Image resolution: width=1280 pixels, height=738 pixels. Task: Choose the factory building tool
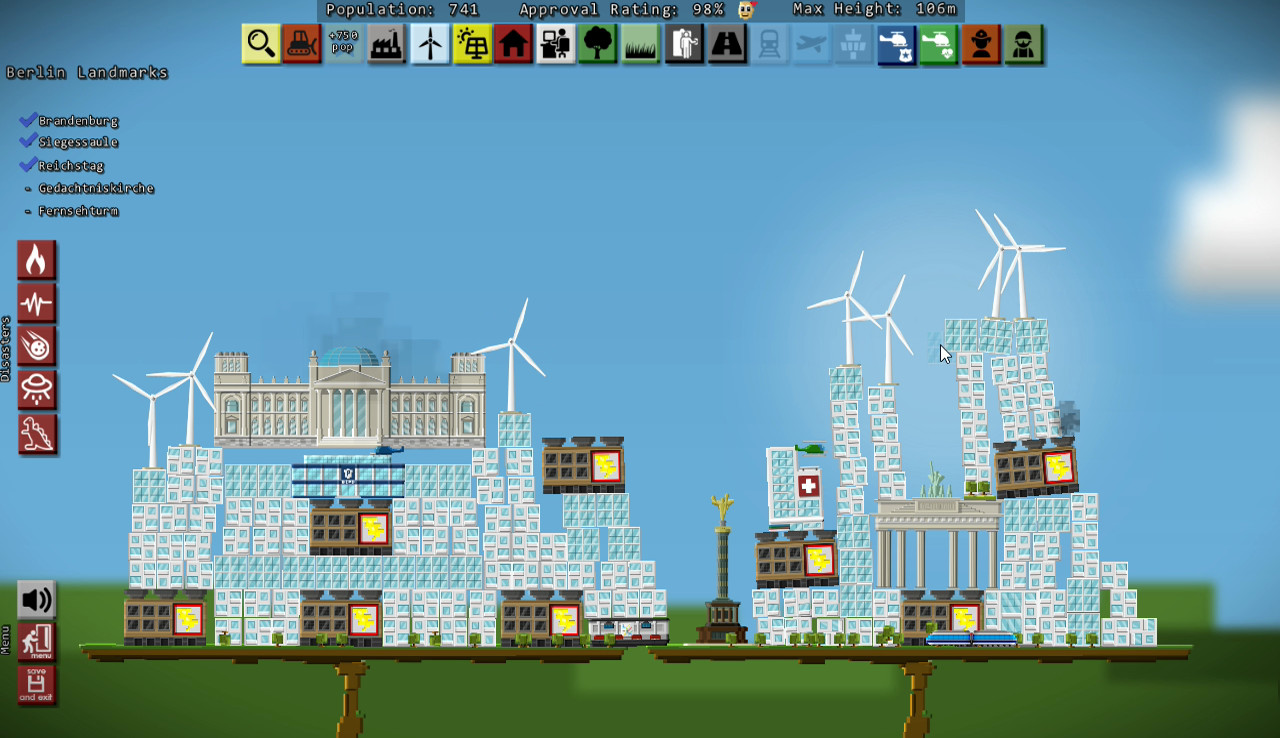[387, 44]
